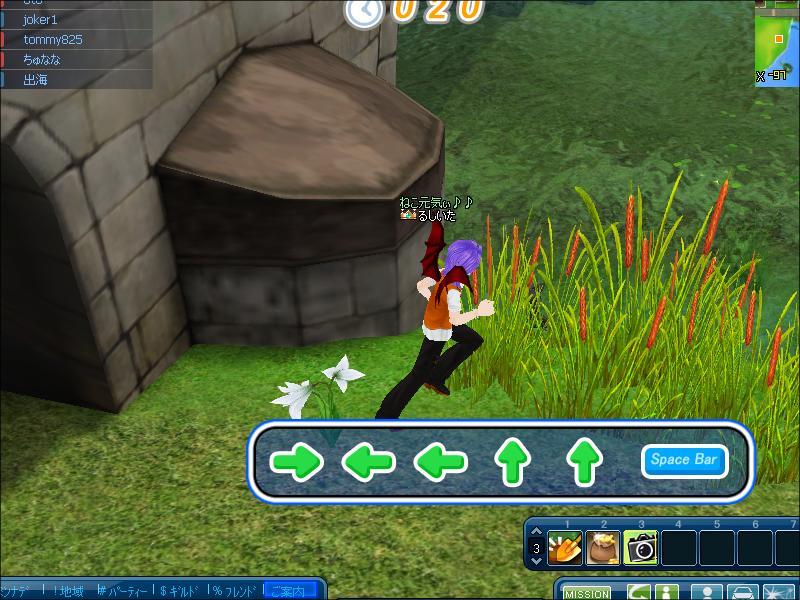
Task: Open the minimap
Action: tap(777, 40)
